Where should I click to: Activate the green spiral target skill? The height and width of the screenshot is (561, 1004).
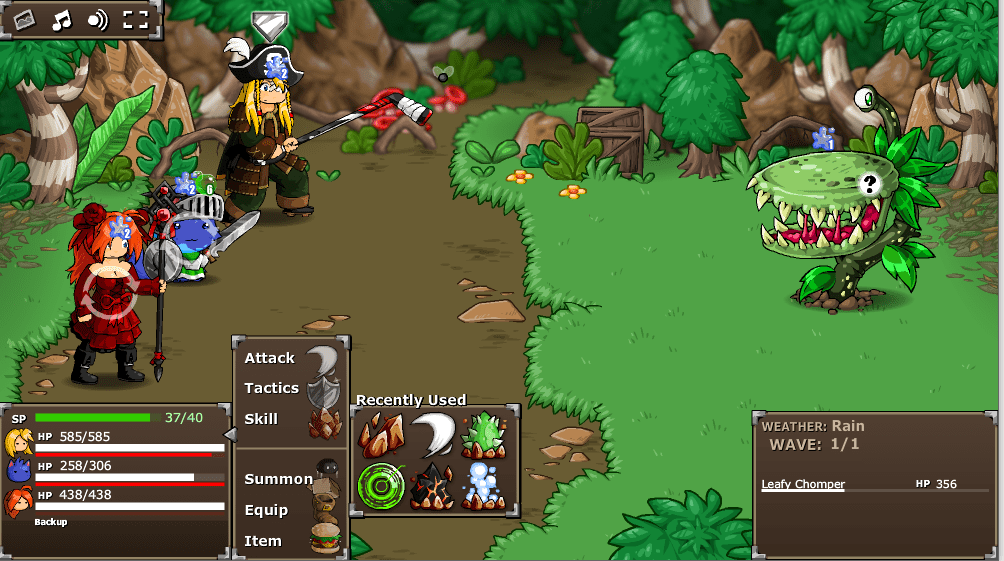[x=381, y=487]
